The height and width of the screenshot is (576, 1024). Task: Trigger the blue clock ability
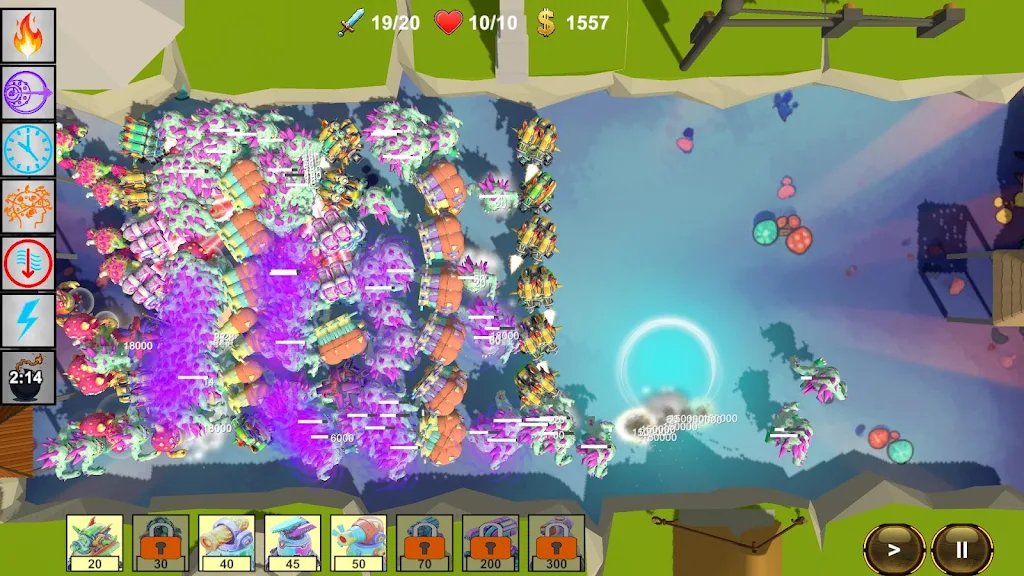coord(28,149)
